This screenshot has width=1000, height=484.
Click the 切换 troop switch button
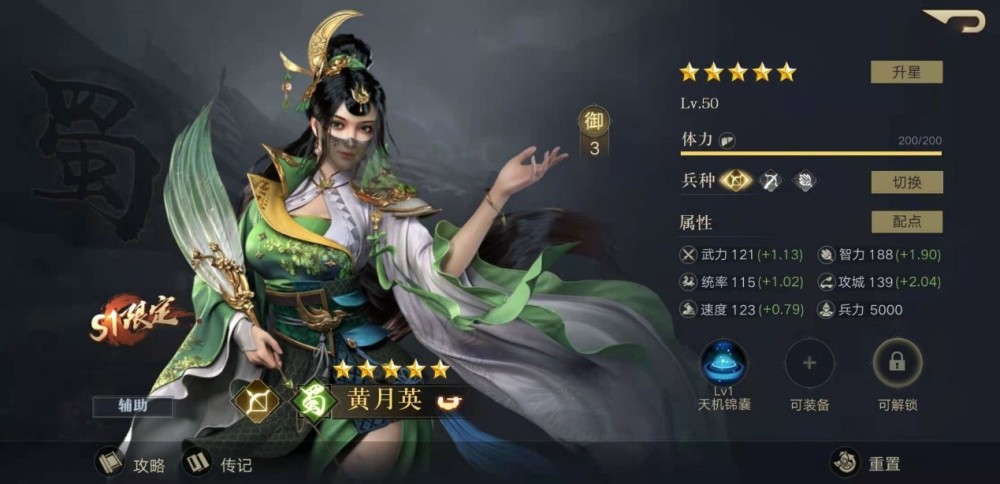(906, 182)
